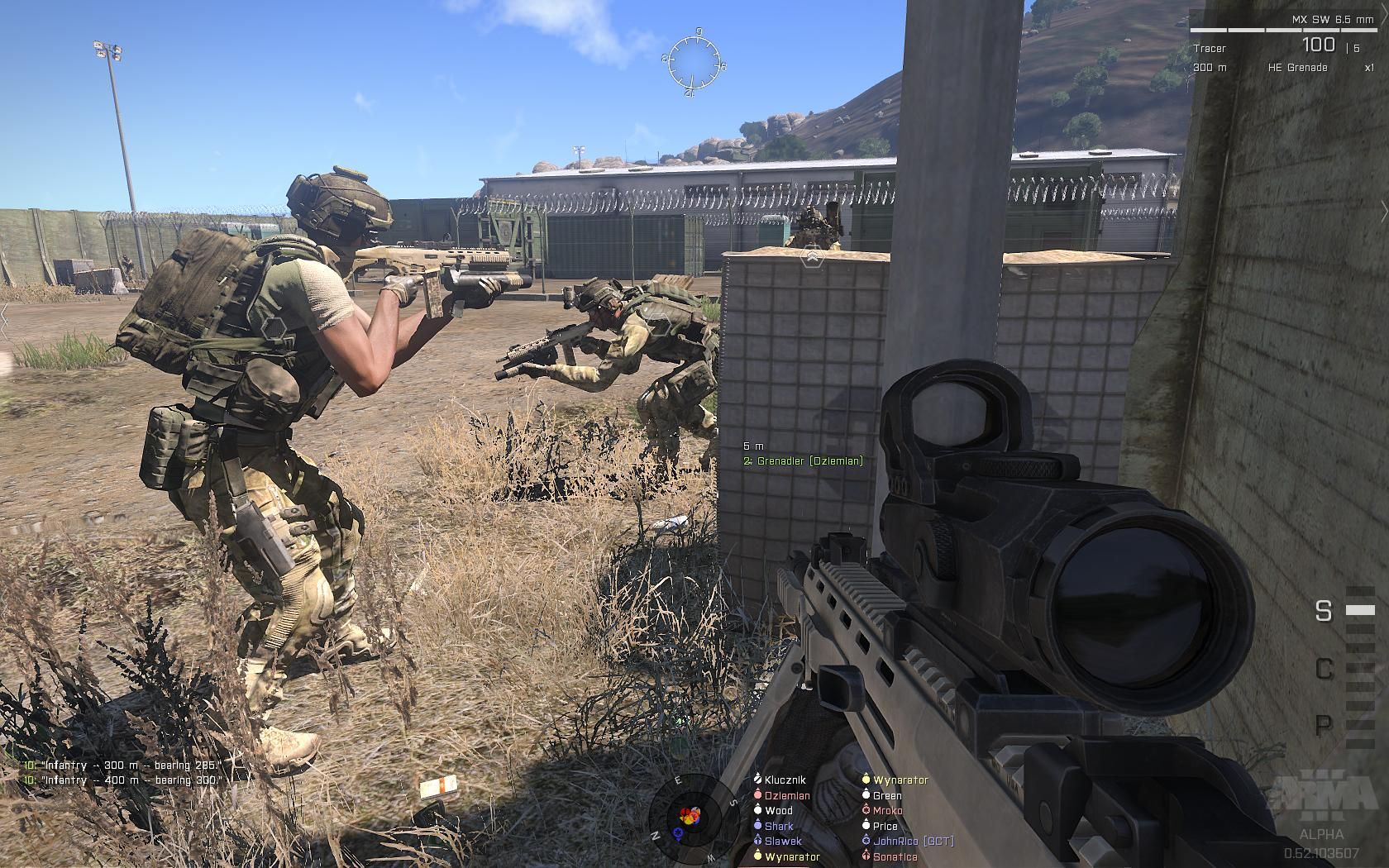Click the circular squad radar compass
The image size is (1389, 868).
click(x=685, y=814)
